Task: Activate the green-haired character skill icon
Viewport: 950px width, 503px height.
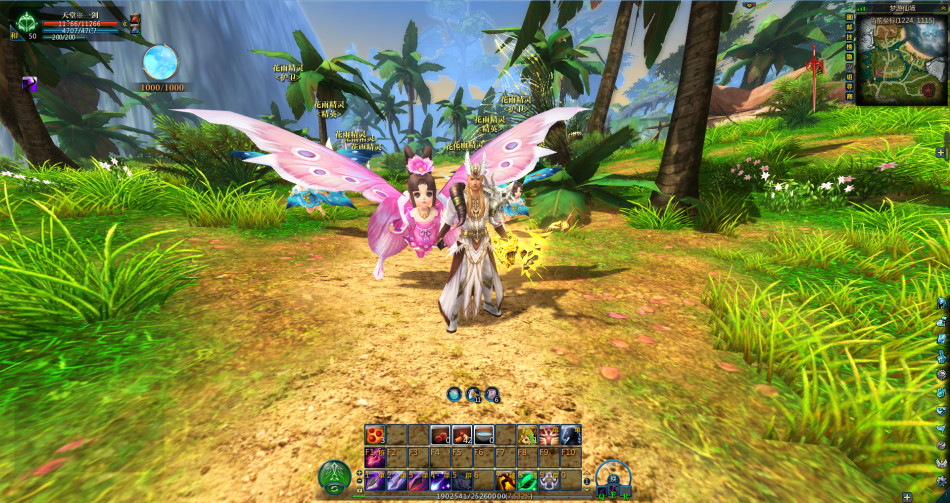Action: pos(526,435)
